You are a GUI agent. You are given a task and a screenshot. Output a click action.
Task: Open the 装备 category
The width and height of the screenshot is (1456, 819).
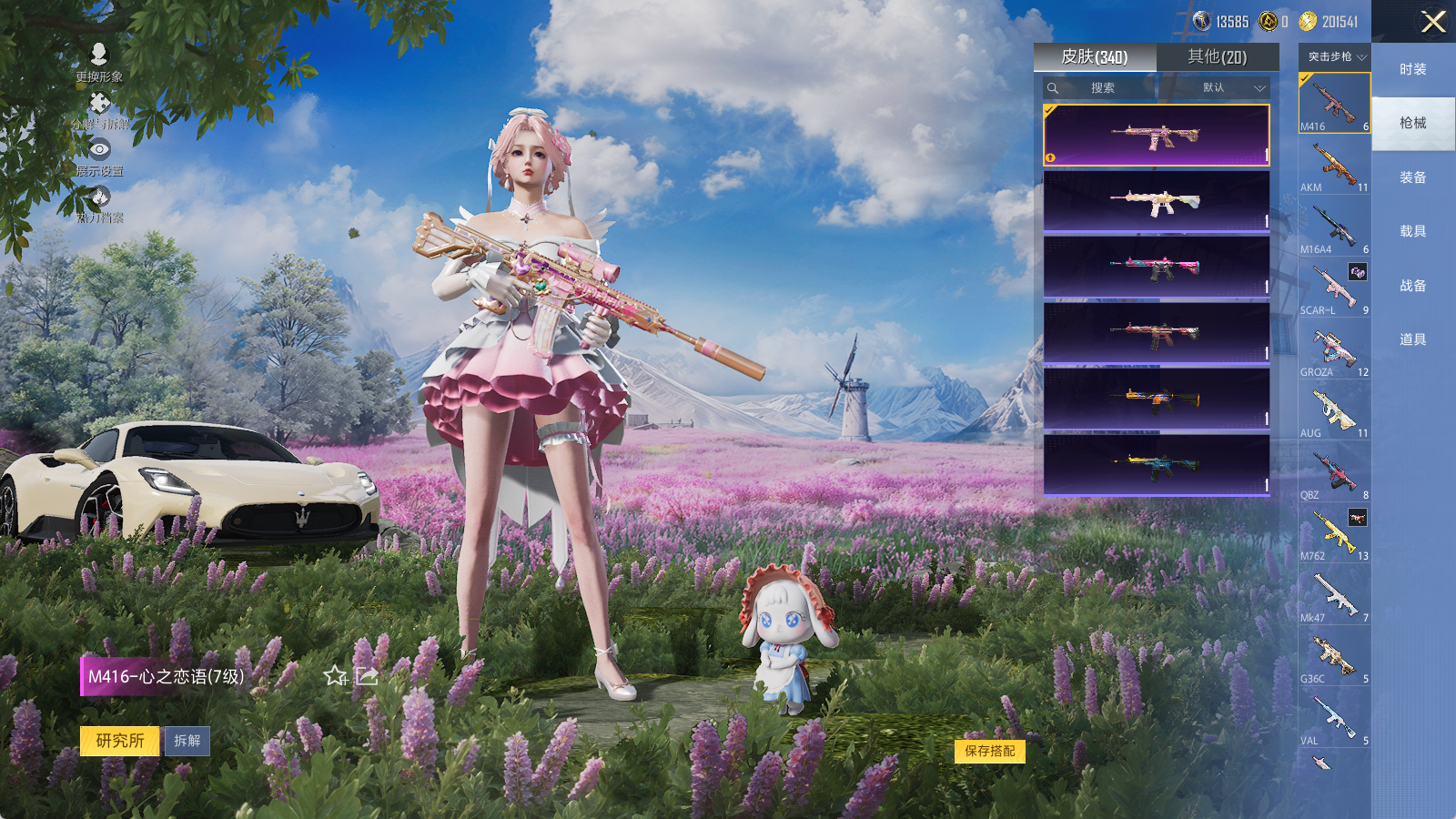click(1412, 177)
